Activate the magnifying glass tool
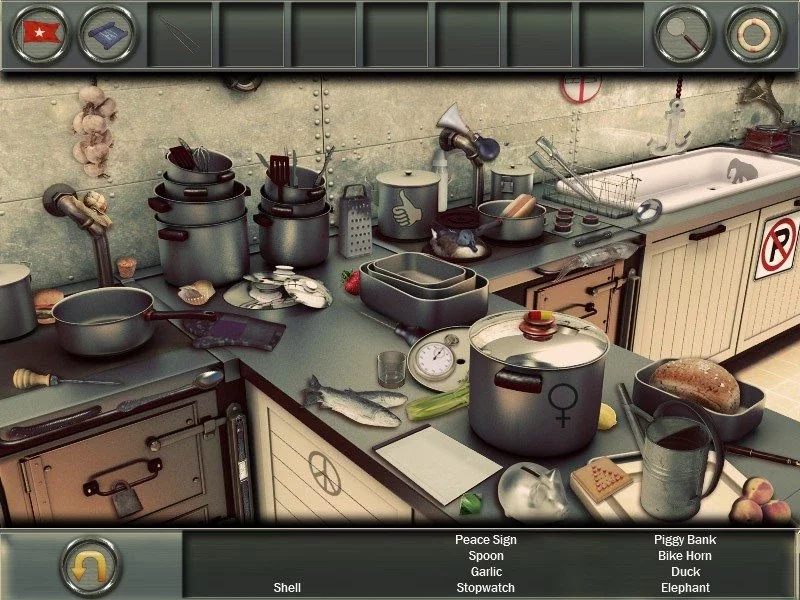Screen dimensions: 800x600 pos(683,33)
